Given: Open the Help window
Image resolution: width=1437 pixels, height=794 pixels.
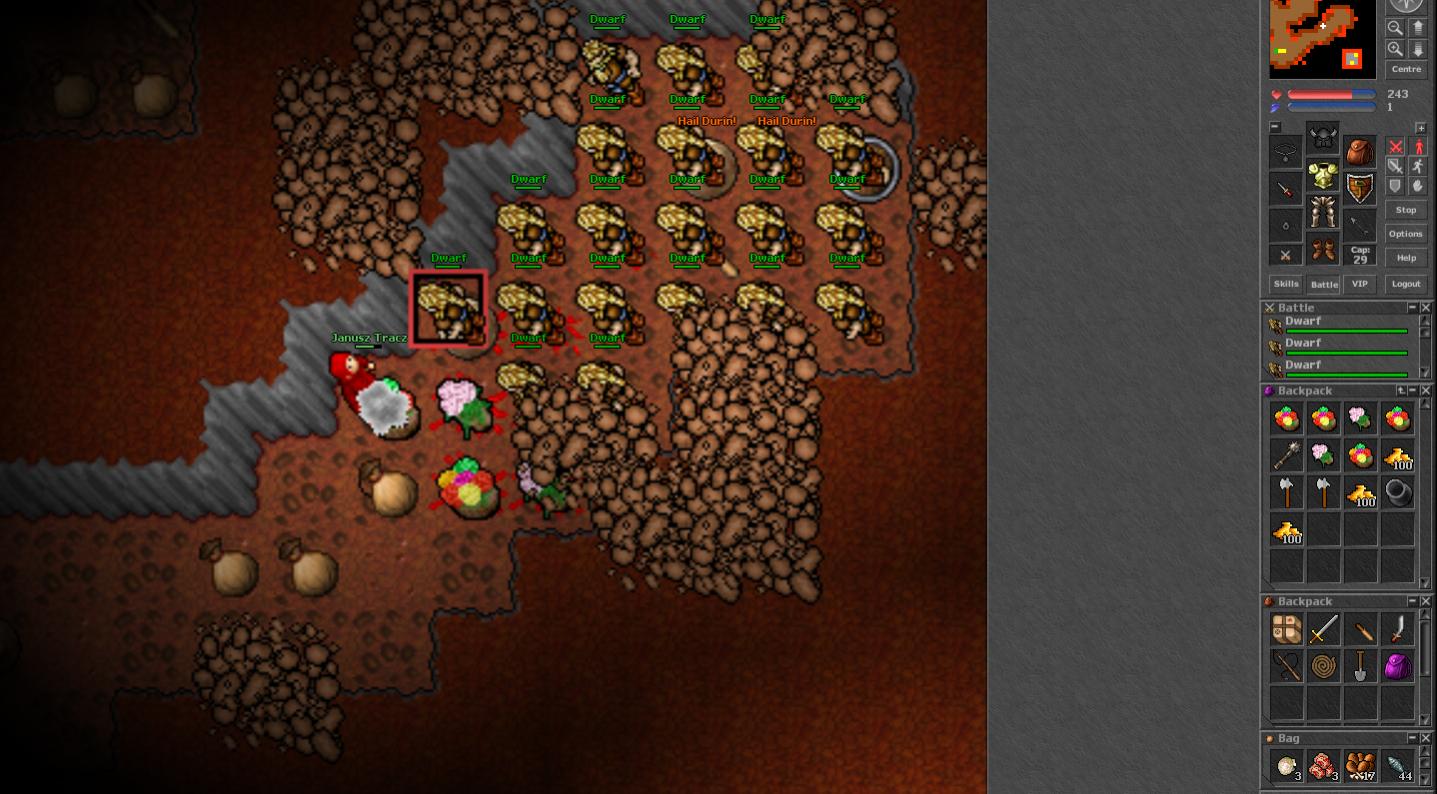Looking at the screenshot, I should (x=1405, y=258).
